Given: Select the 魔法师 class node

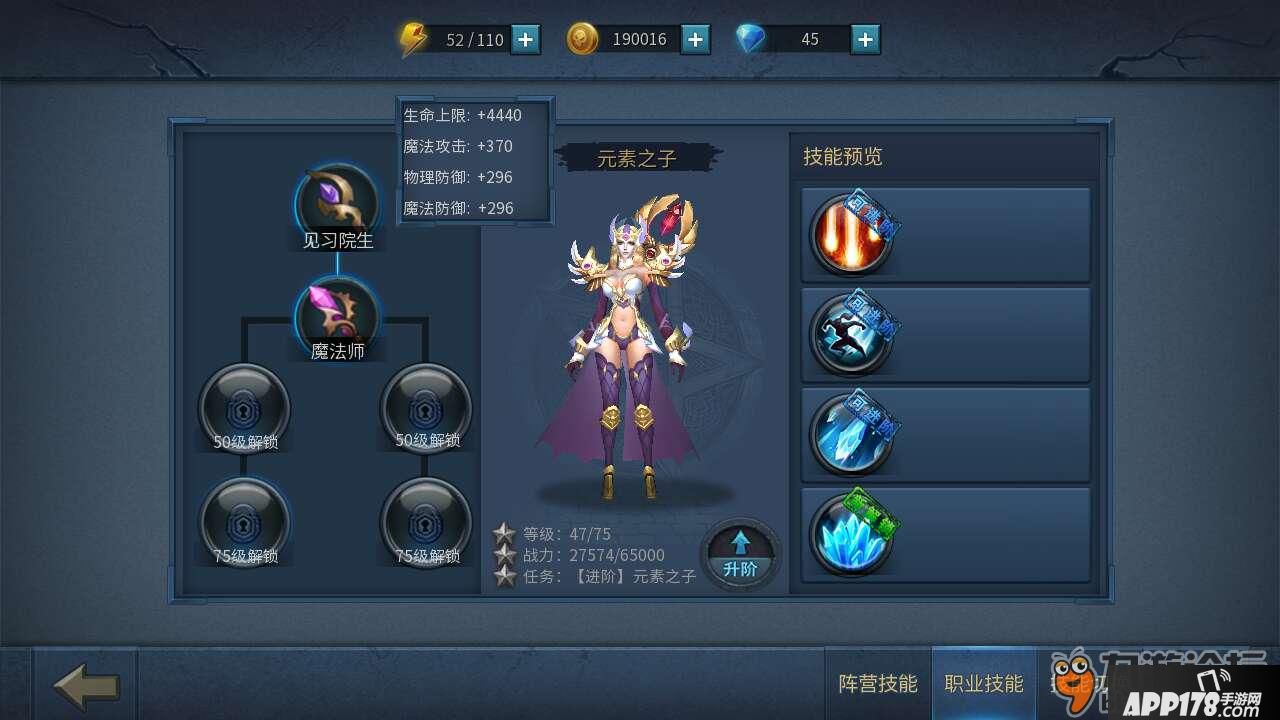Looking at the screenshot, I should 337,317.
